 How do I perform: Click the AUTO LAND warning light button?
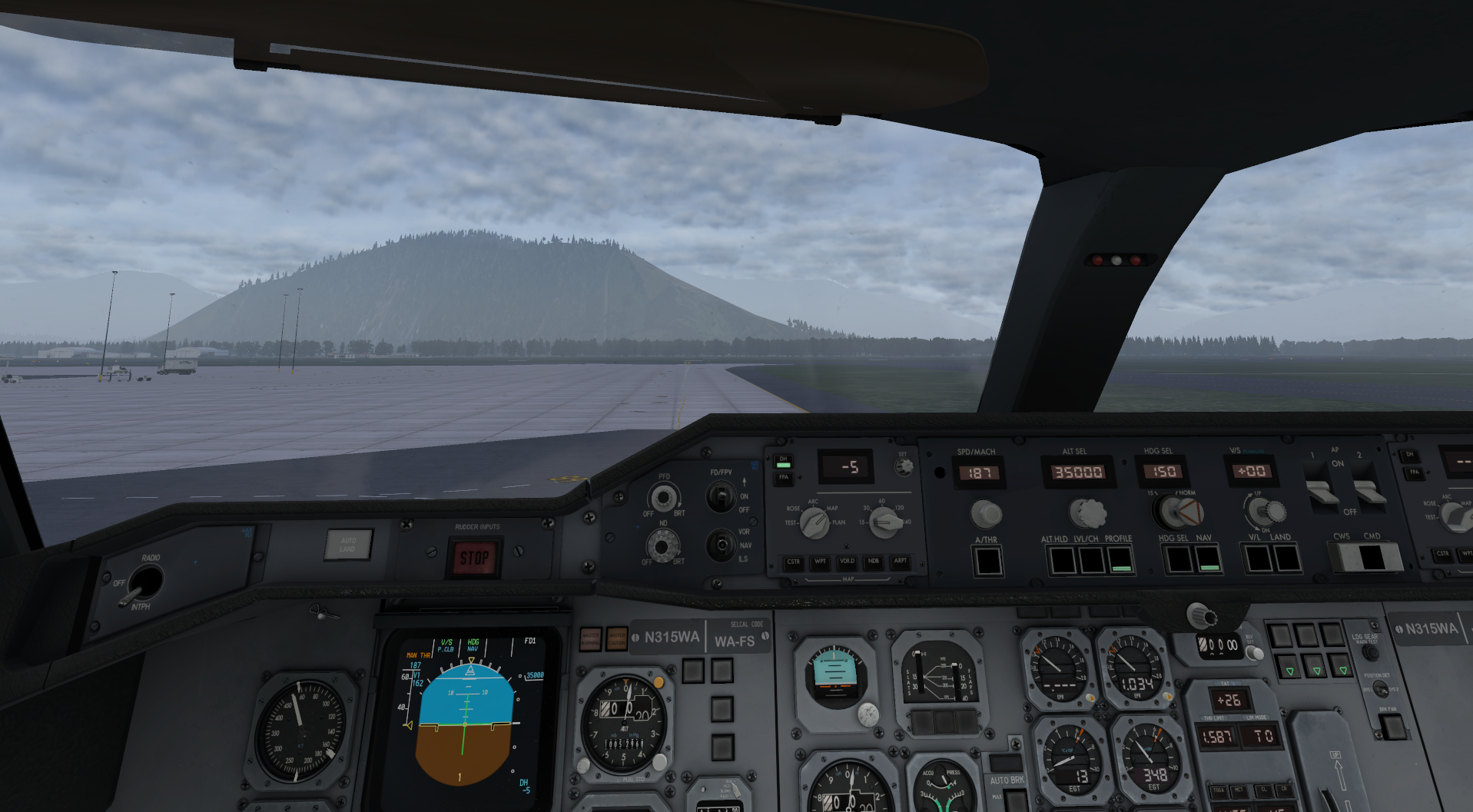point(348,545)
